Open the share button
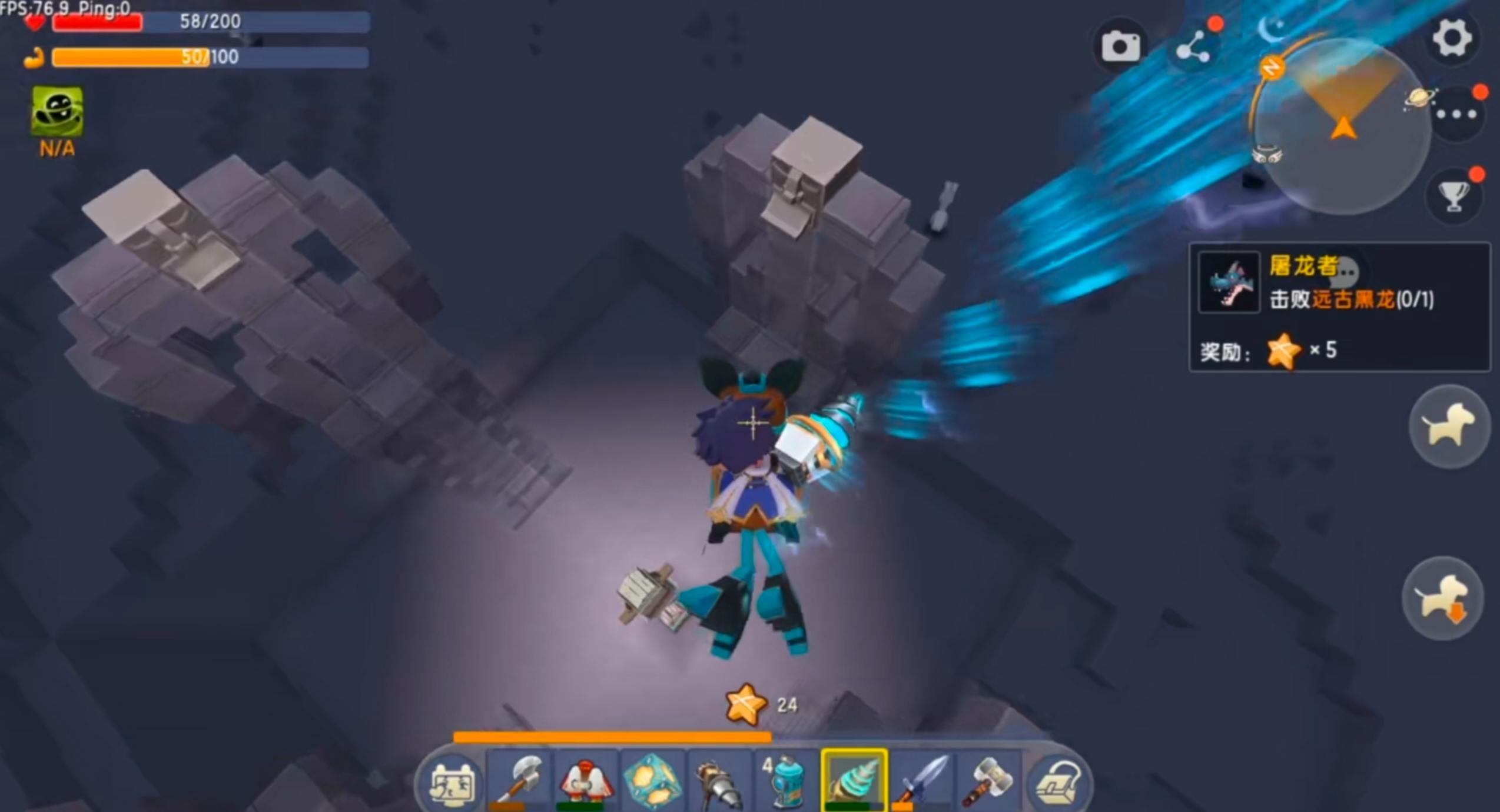This screenshot has width=1500, height=812. coord(1193,47)
